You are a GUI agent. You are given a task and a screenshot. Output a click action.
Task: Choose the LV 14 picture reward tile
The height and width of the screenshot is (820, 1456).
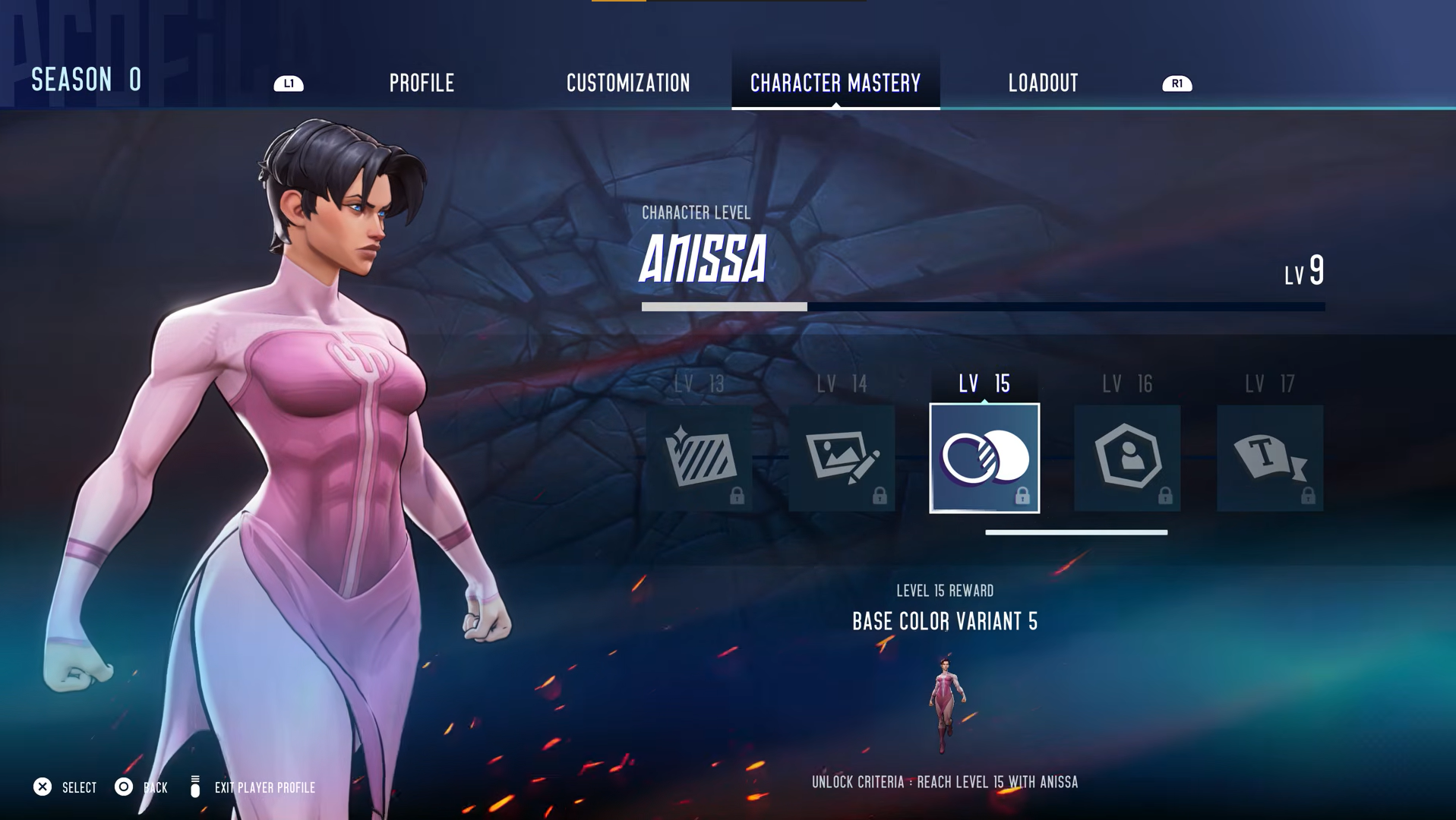click(842, 458)
